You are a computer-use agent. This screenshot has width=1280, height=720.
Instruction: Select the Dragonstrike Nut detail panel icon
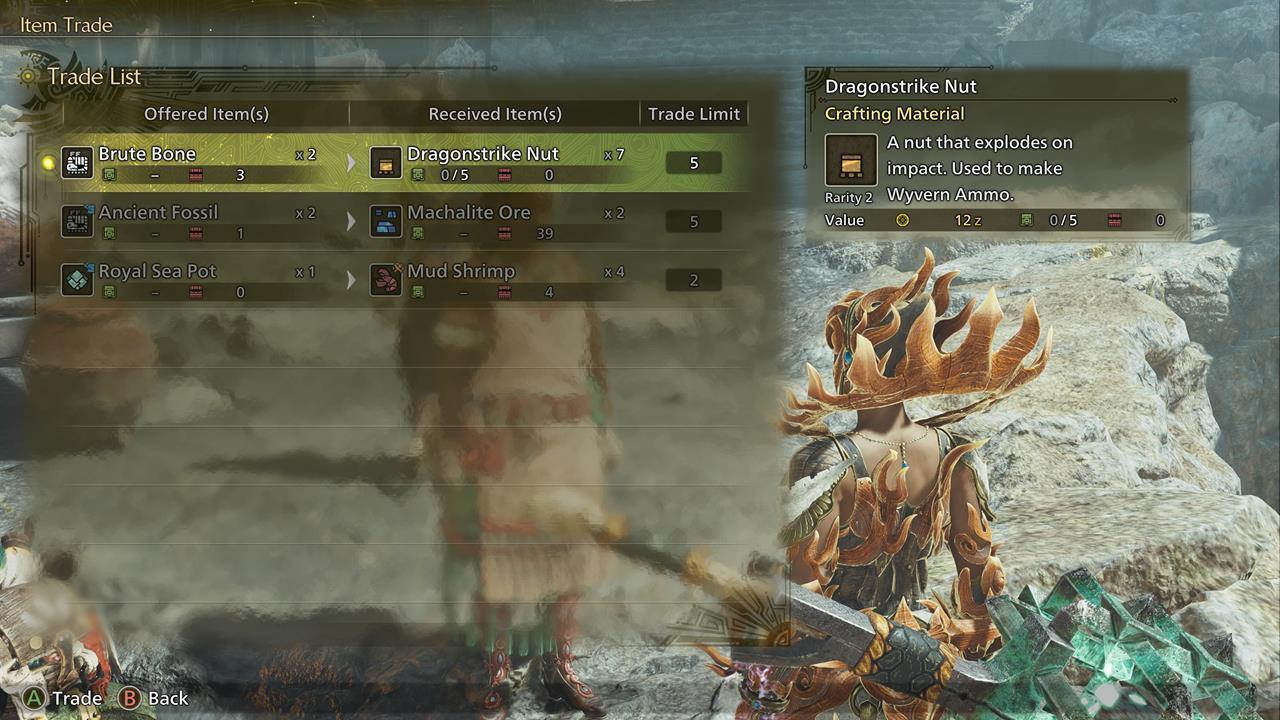(x=851, y=161)
